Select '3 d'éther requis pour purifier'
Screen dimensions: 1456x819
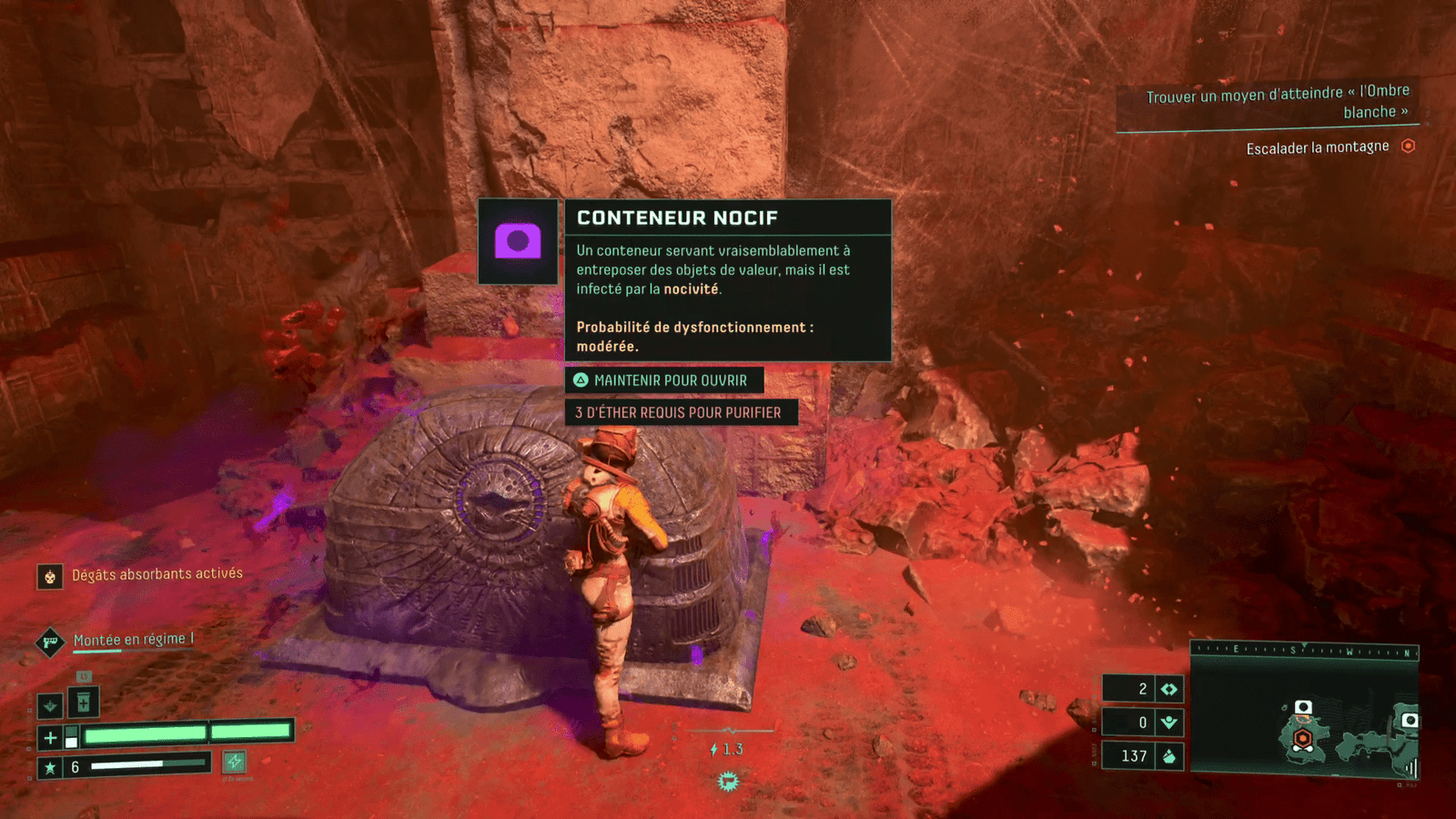680,412
